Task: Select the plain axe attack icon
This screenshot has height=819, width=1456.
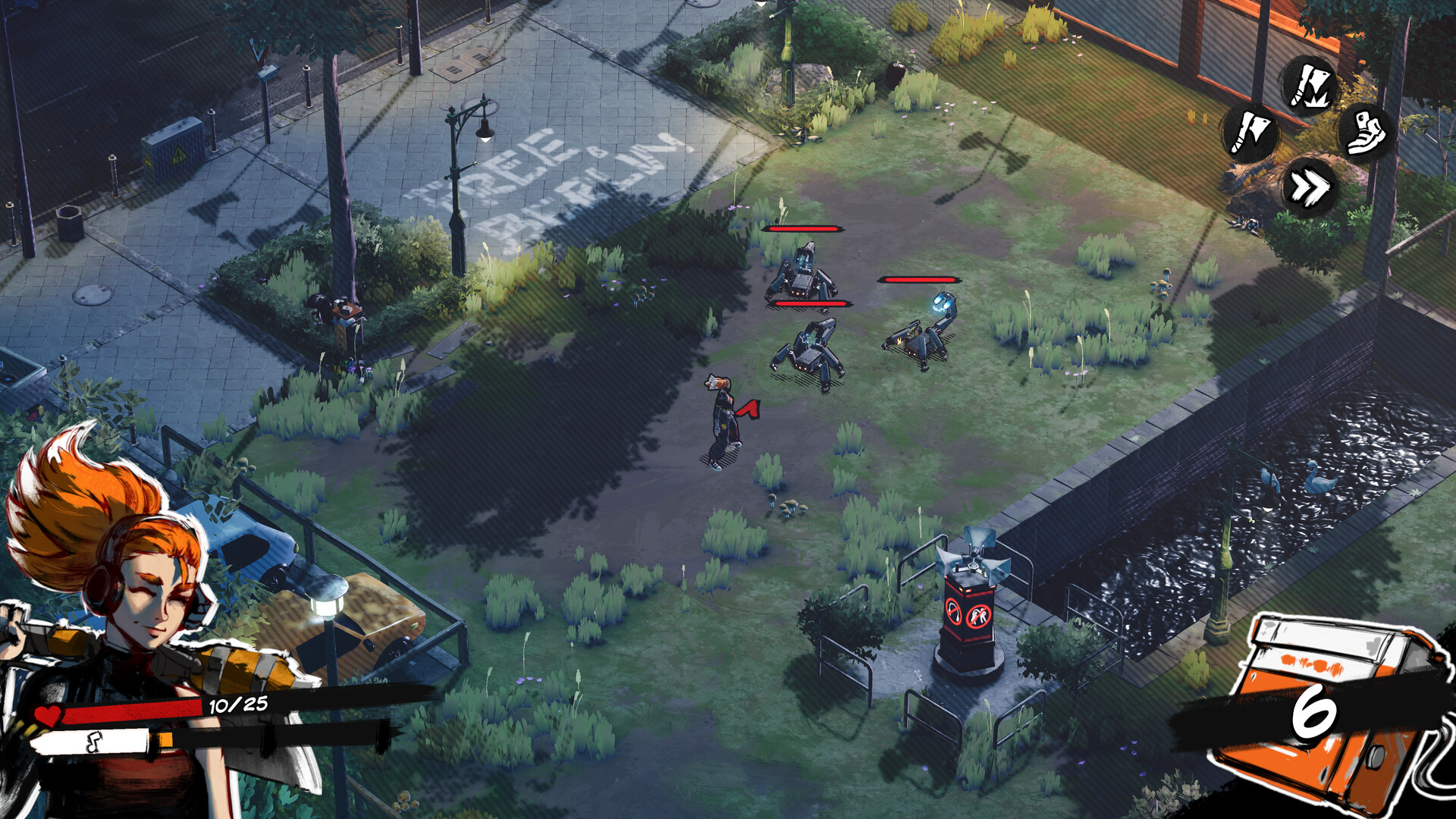Action: (x=1250, y=133)
